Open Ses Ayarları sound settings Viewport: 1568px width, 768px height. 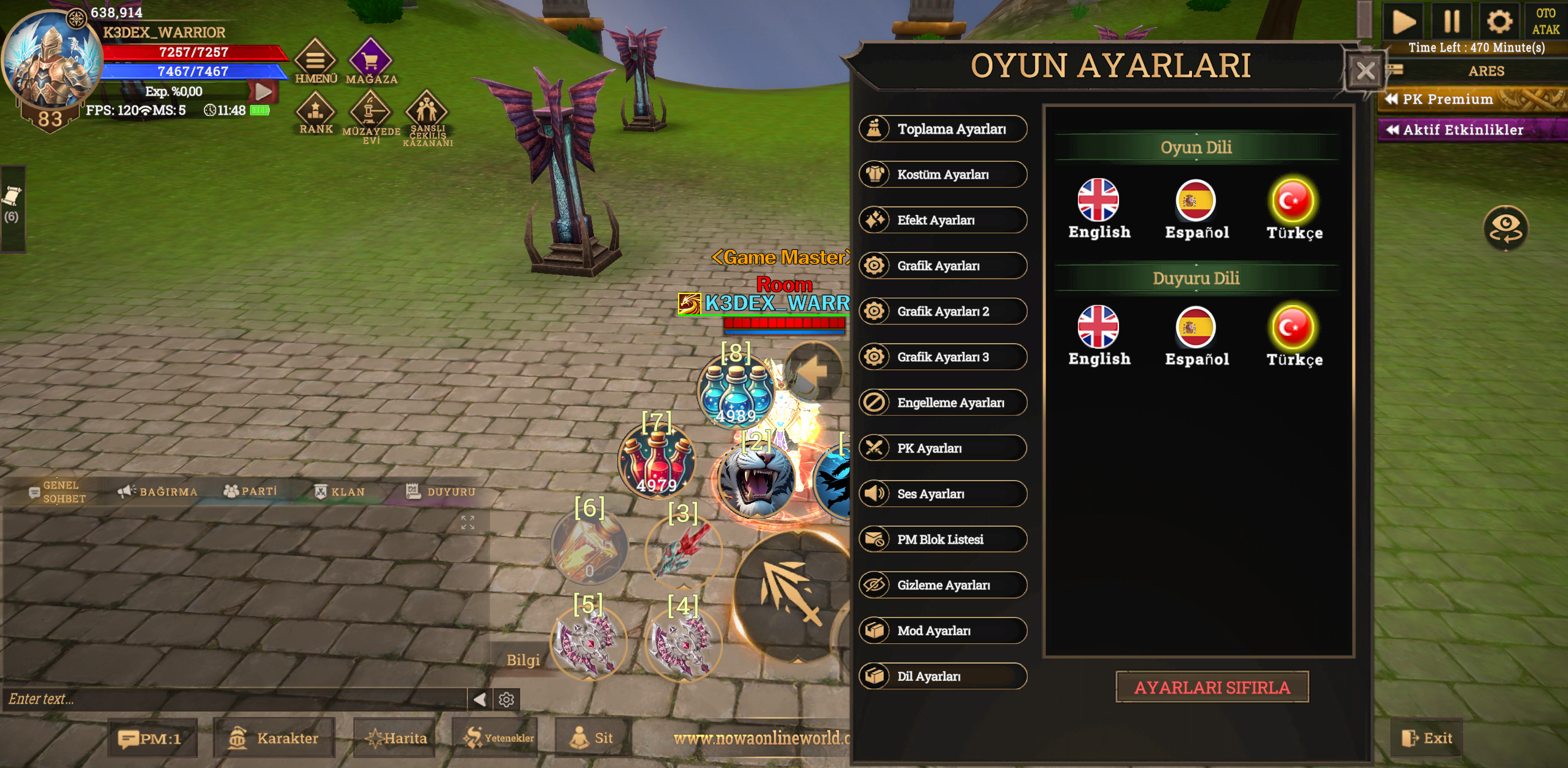[x=943, y=494]
